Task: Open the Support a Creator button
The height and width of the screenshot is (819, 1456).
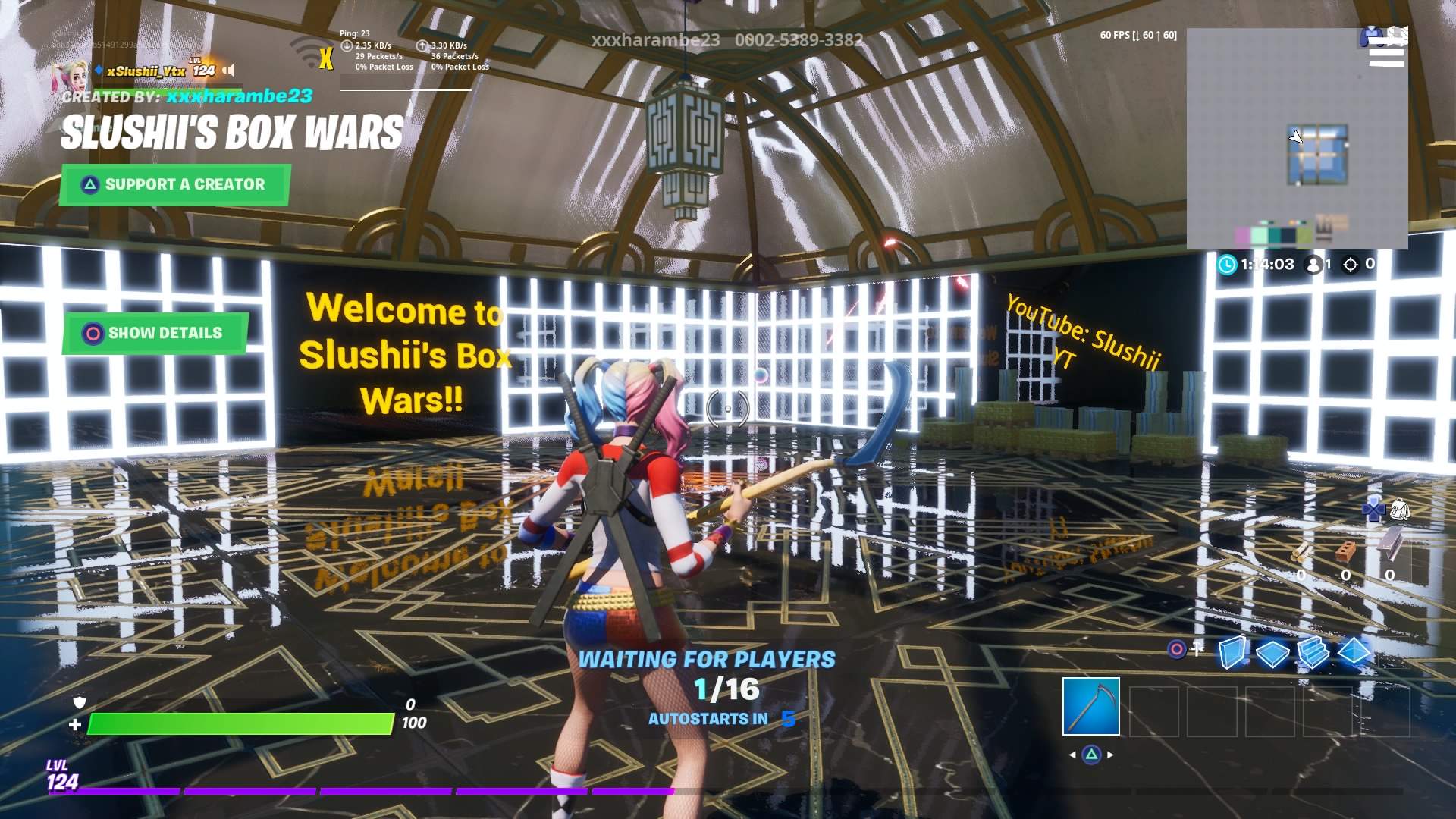Action: [x=174, y=184]
